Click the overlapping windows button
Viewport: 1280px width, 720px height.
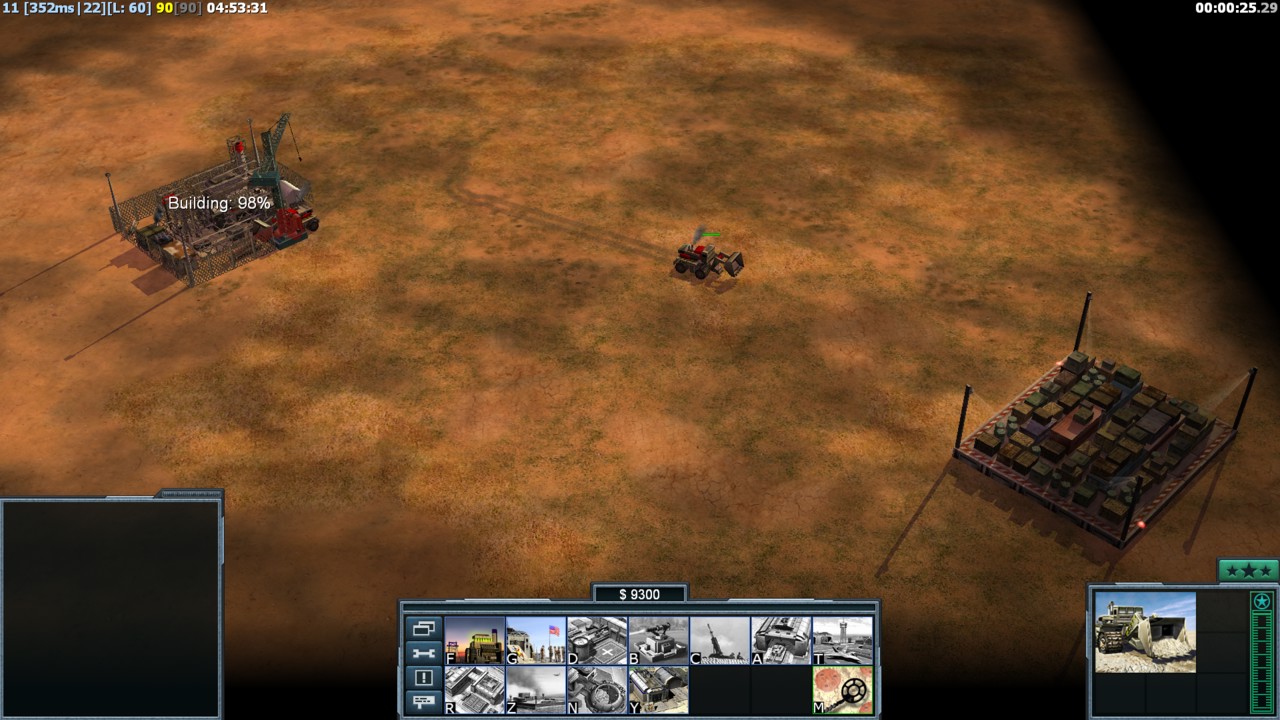point(423,629)
